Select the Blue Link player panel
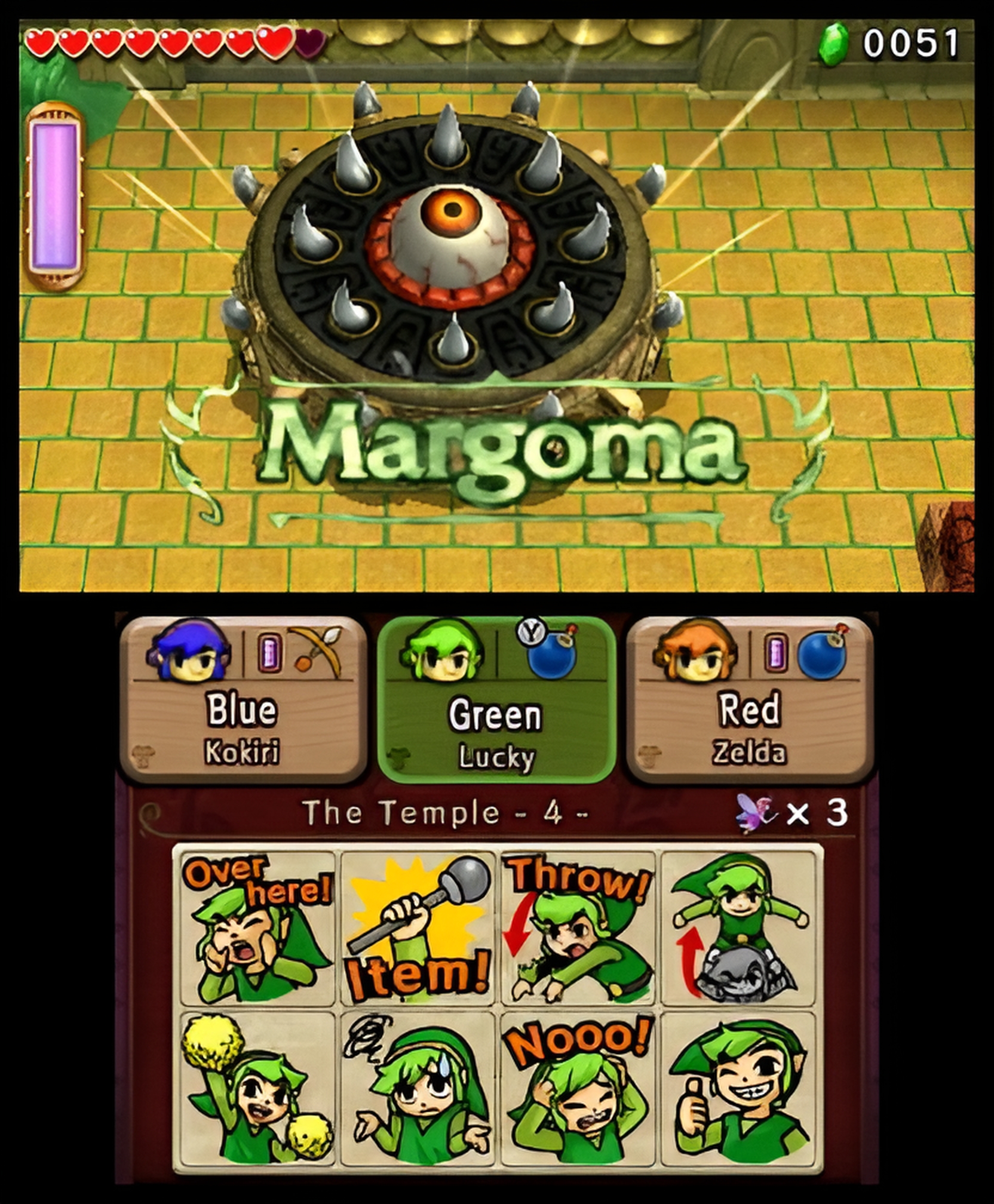994x1204 pixels. point(243,699)
